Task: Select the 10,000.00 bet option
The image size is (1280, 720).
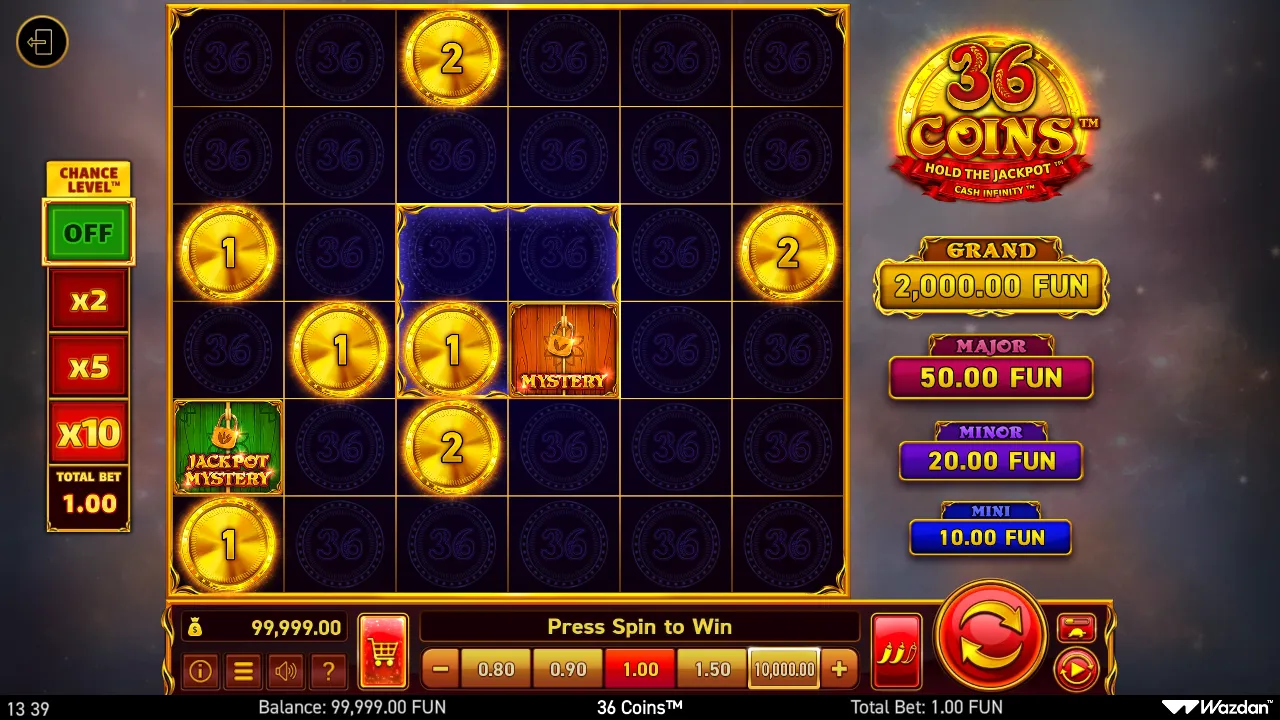Action: [784, 668]
